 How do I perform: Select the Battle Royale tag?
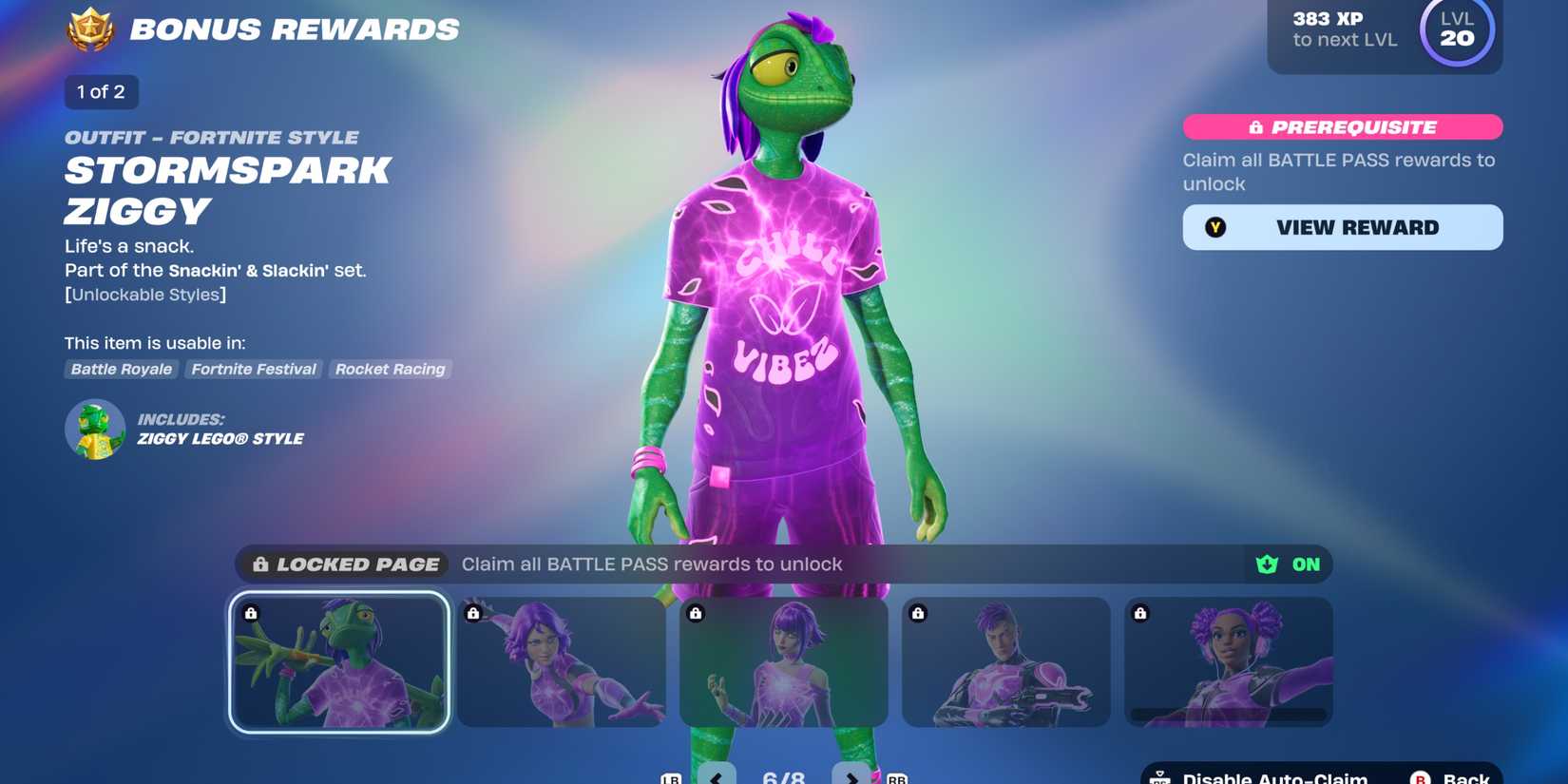pyautogui.click(x=121, y=370)
